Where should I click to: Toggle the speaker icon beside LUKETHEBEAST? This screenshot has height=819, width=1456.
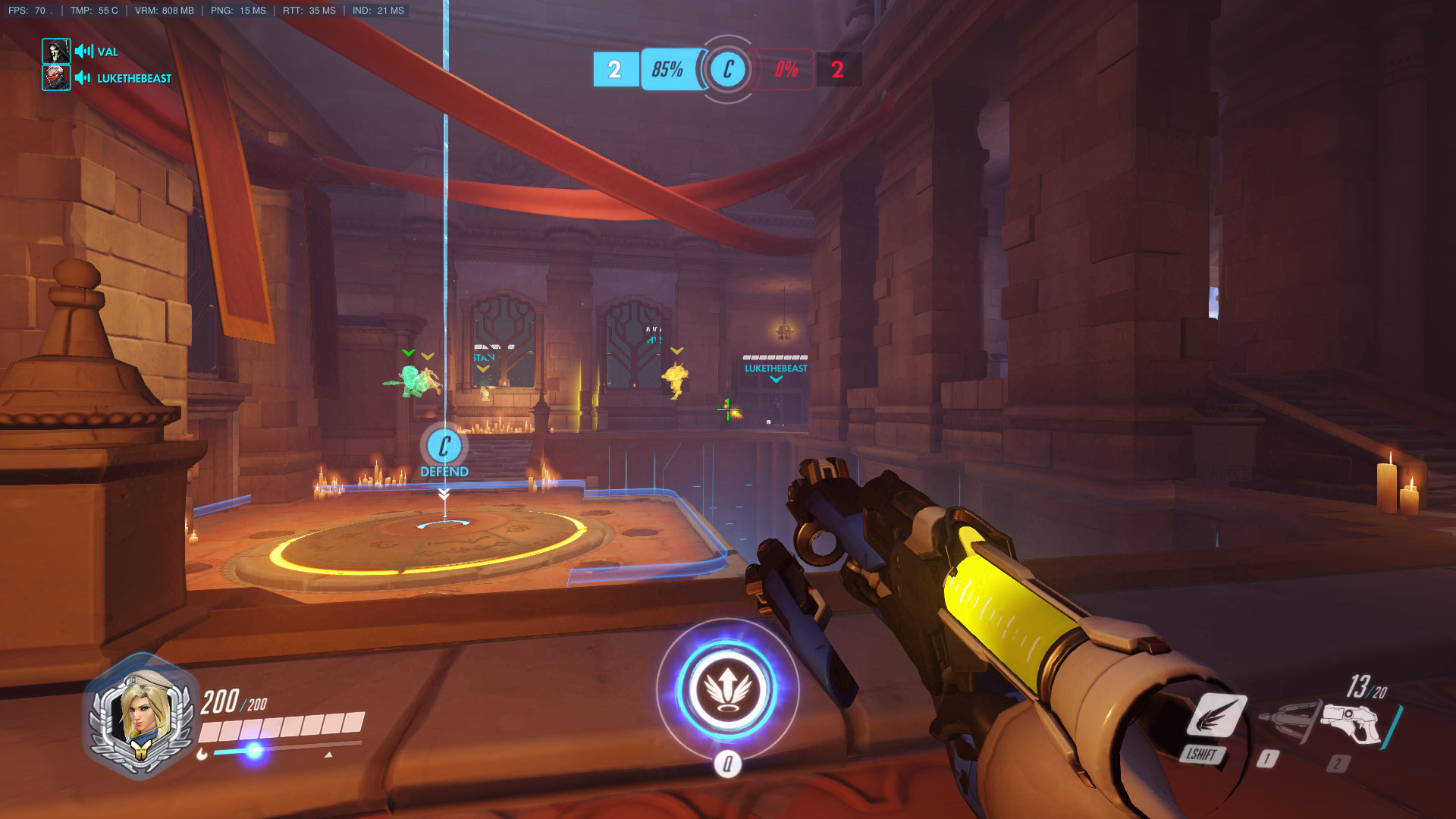pos(83,78)
